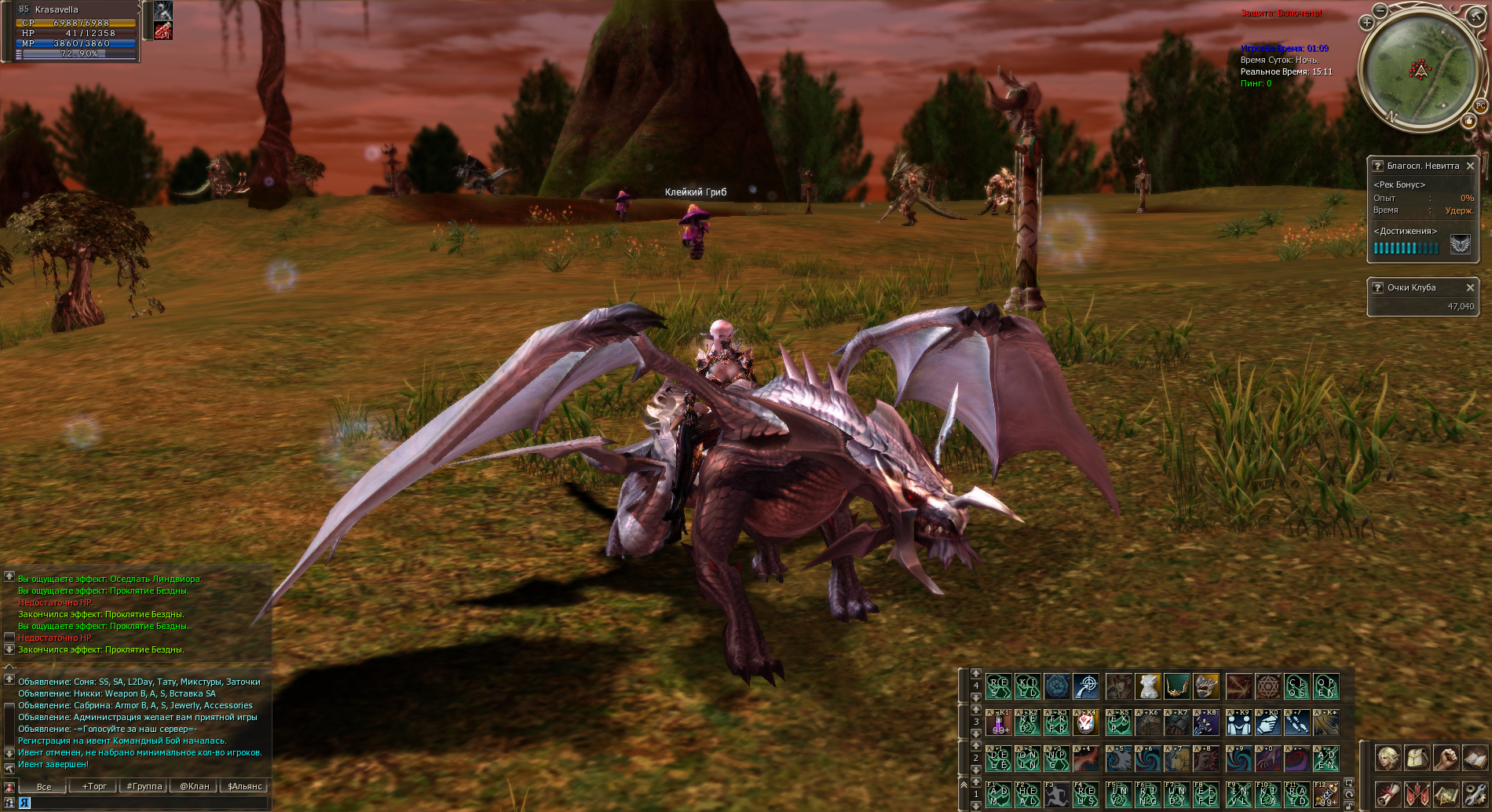Switch to the $Альянс chat tab
The height and width of the screenshot is (812, 1492).
pos(245,786)
